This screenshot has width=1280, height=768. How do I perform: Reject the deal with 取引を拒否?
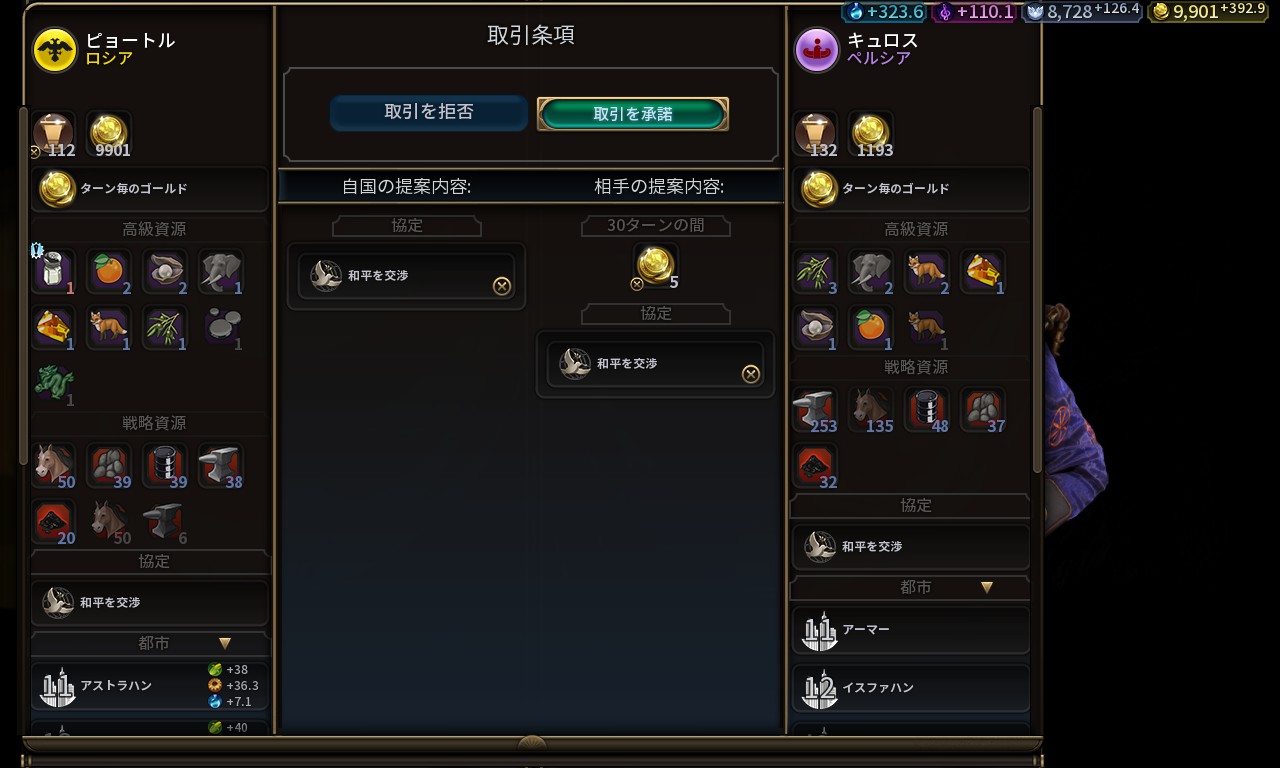click(x=428, y=113)
